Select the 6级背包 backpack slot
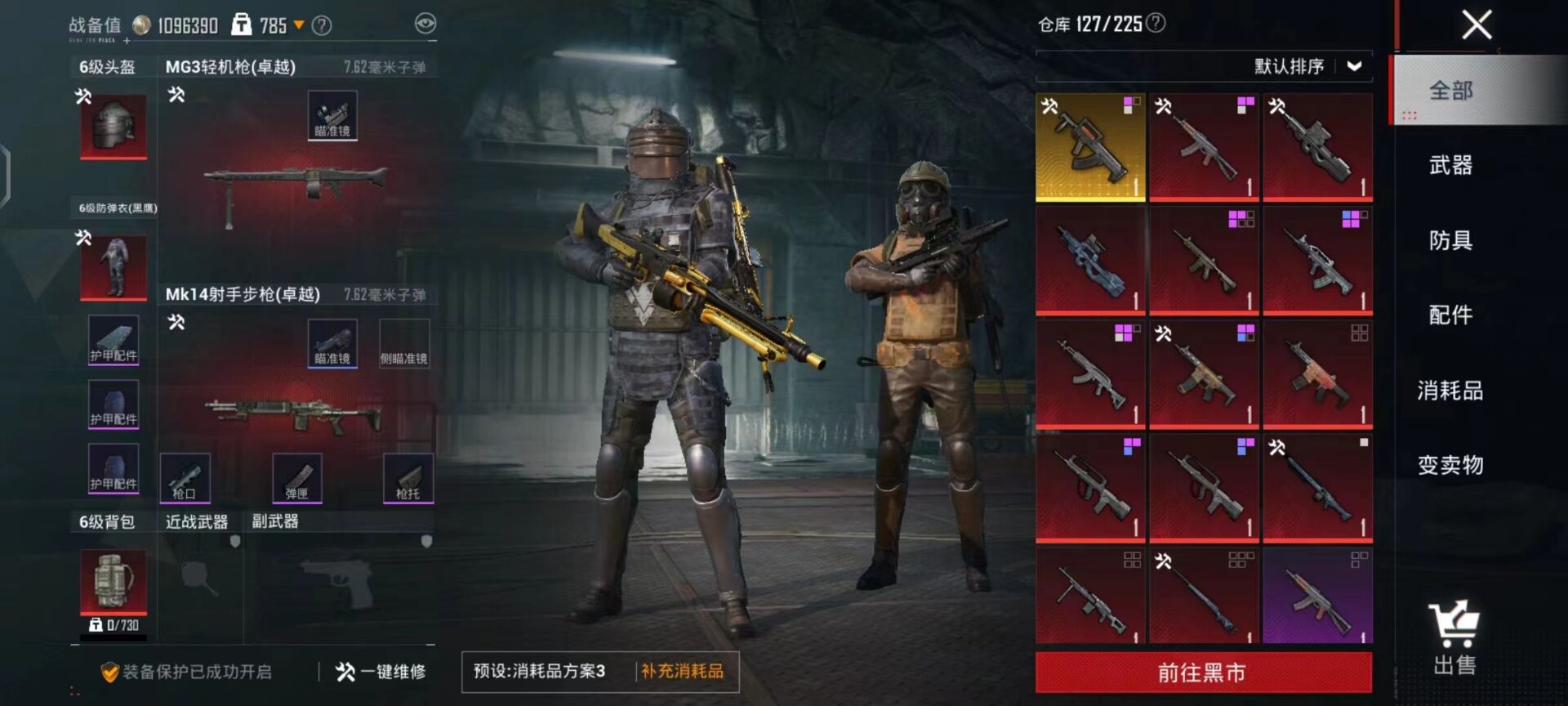The height and width of the screenshot is (706, 1568). [x=114, y=580]
